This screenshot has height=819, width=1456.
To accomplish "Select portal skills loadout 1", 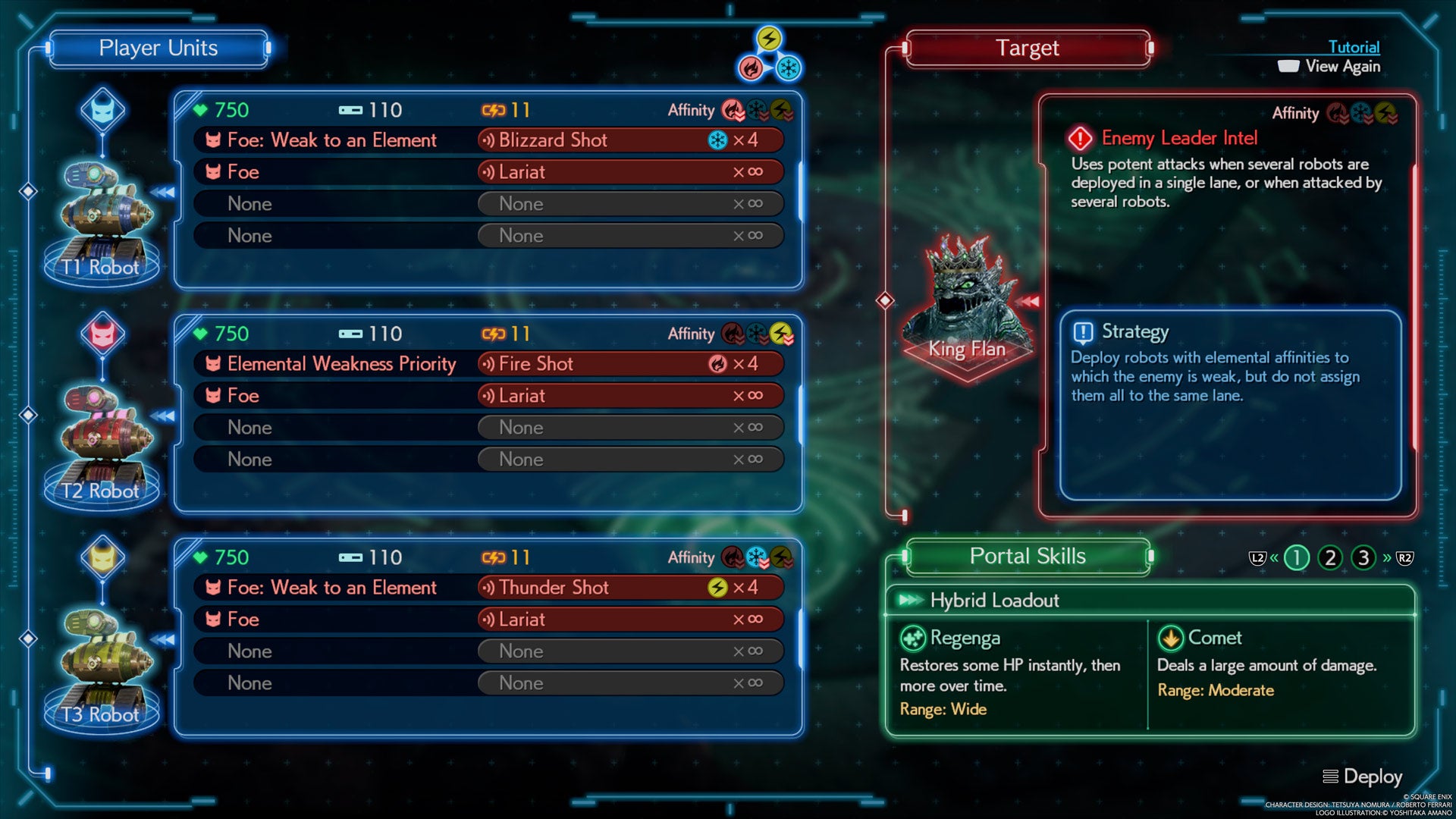I will (x=1296, y=558).
